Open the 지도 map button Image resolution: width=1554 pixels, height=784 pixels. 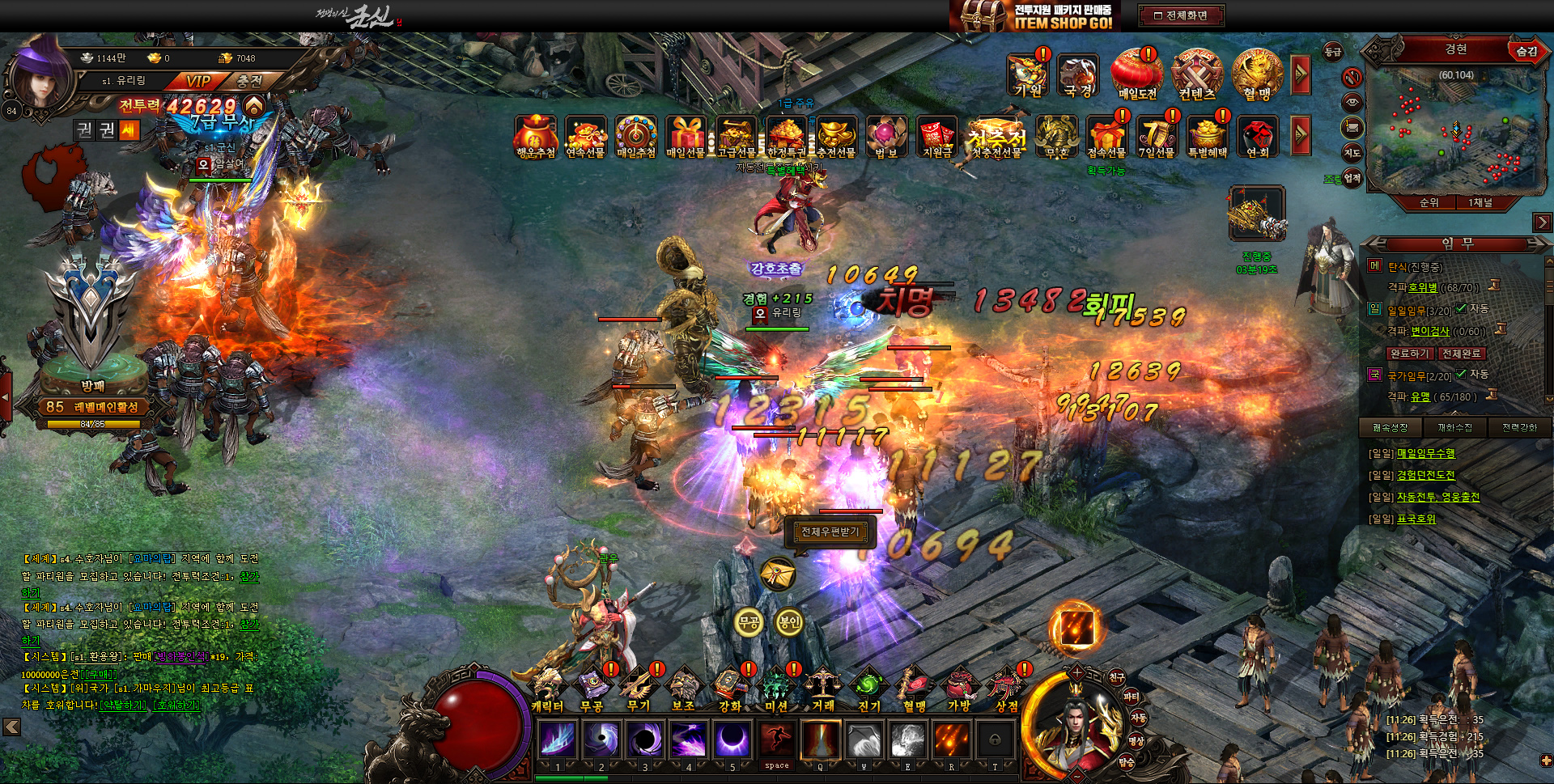point(1352,153)
